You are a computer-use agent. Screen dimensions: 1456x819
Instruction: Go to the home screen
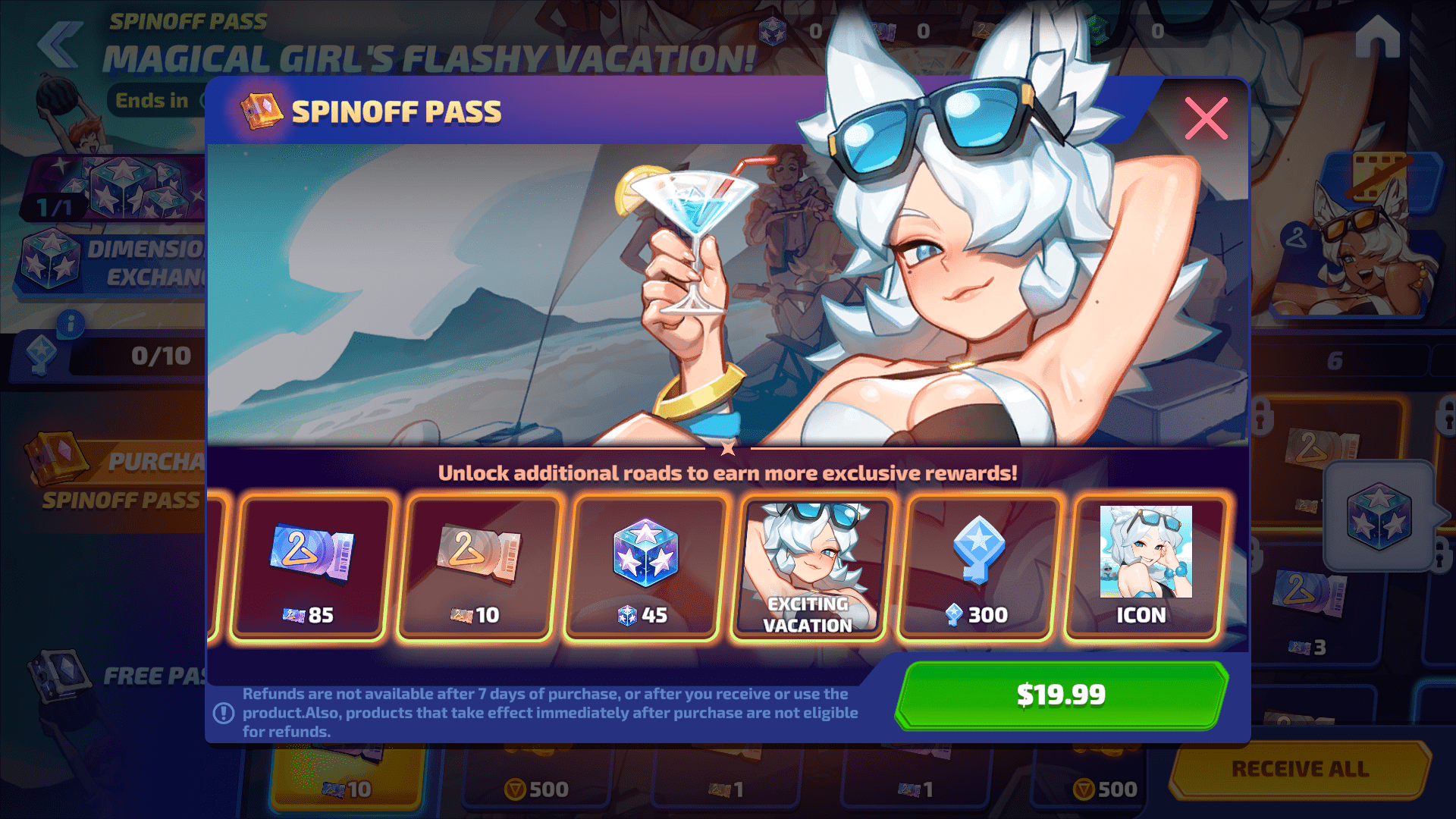pyautogui.click(x=1377, y=38)
